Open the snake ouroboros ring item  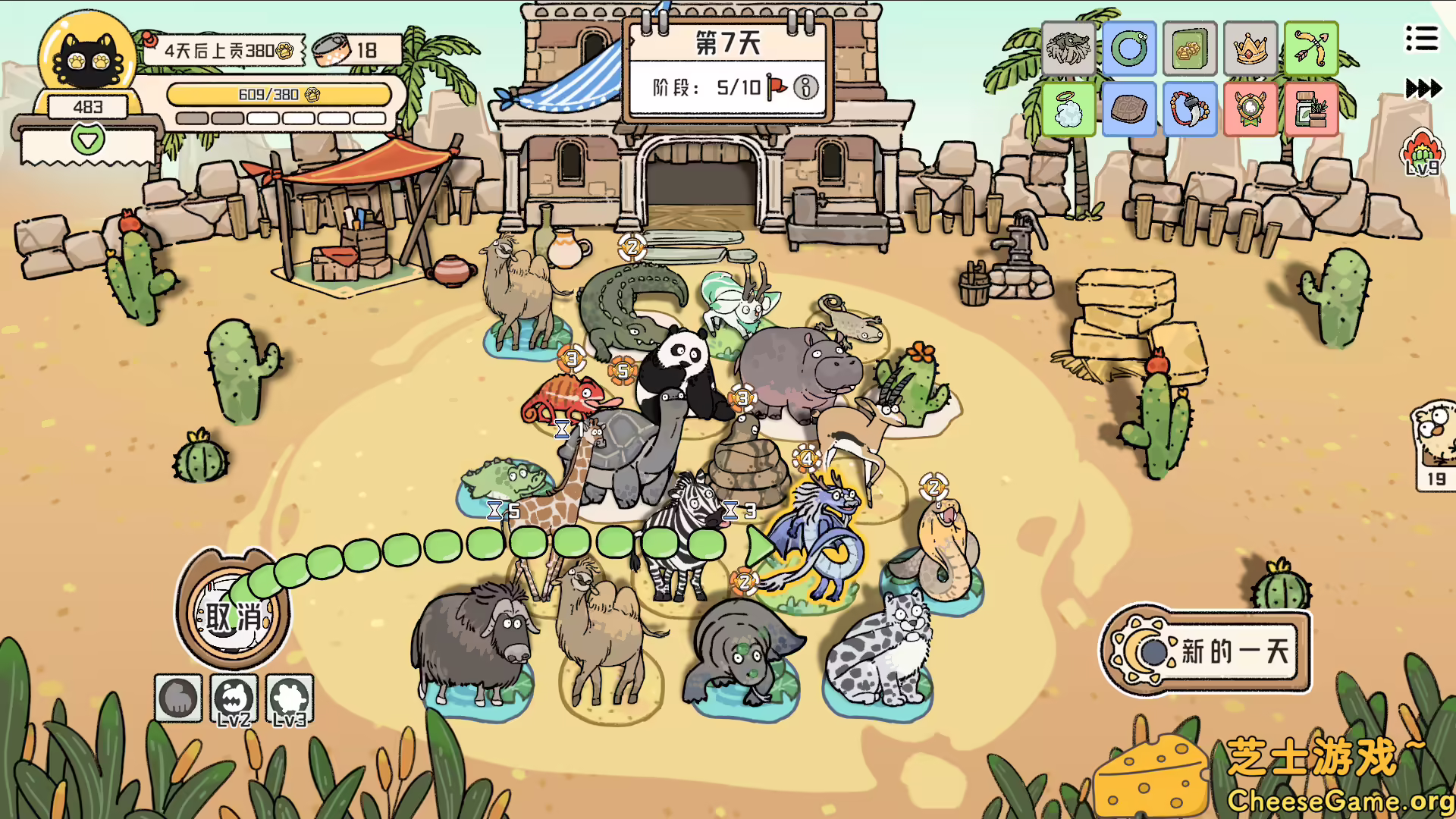coord(1129,49)
